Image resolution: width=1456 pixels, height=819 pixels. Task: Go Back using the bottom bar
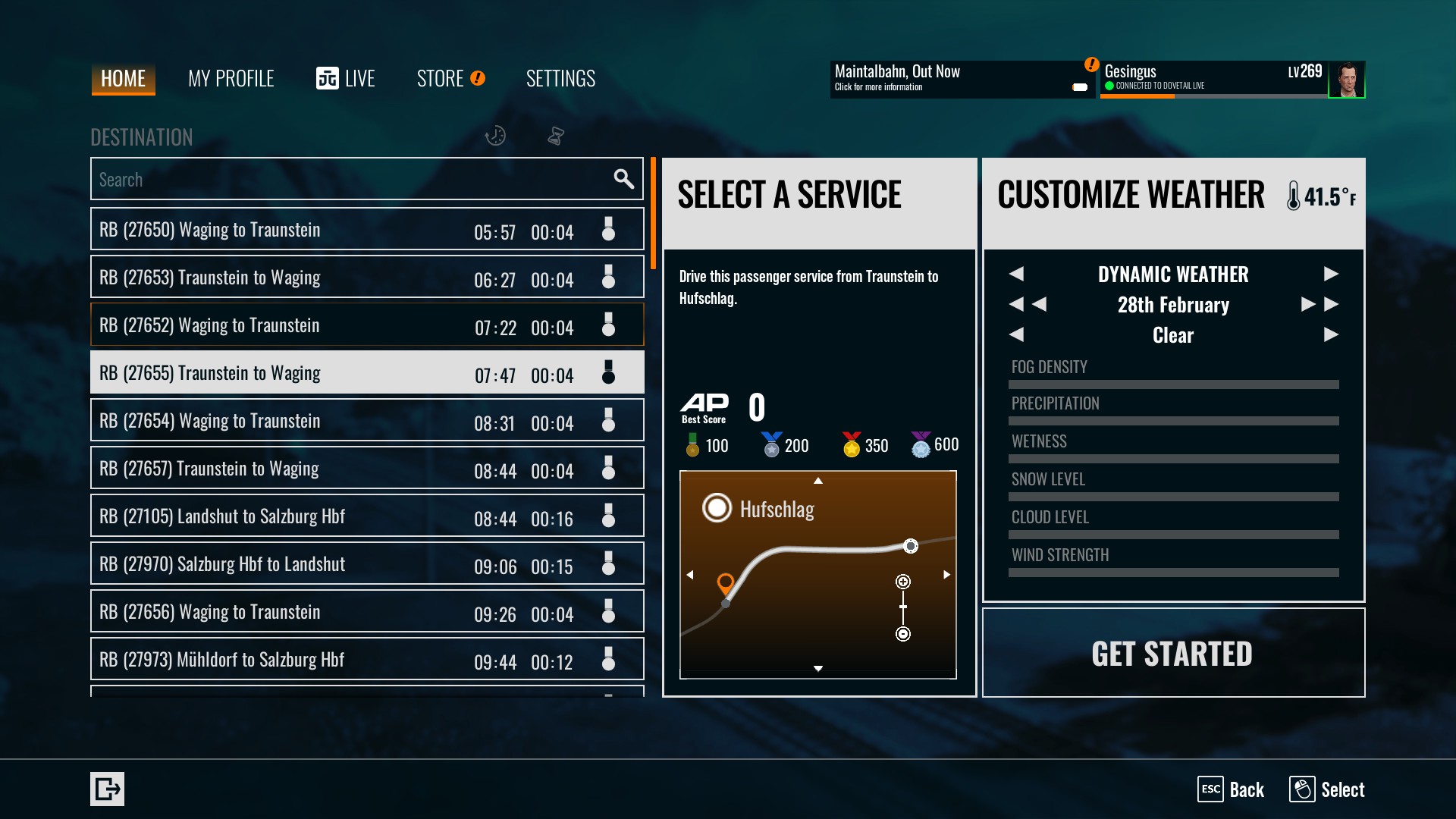(x=1232, y=789)
